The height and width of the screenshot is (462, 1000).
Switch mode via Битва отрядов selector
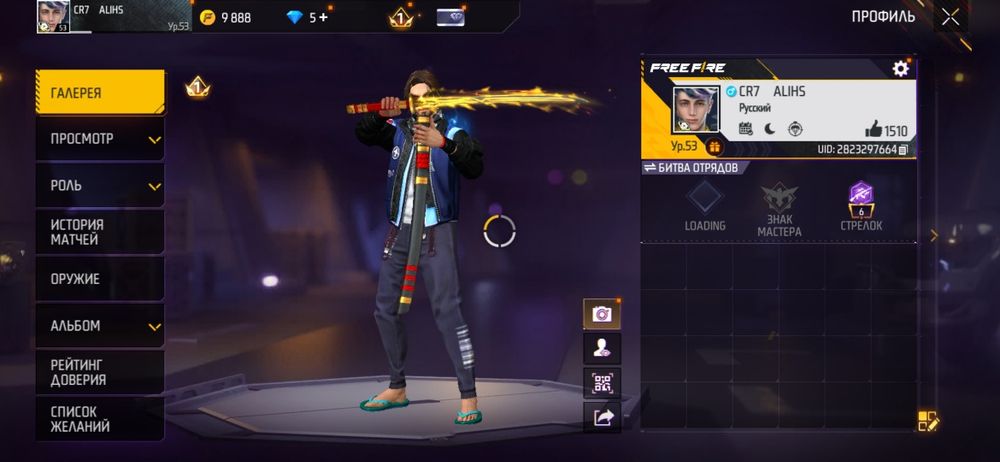point(691,167)
